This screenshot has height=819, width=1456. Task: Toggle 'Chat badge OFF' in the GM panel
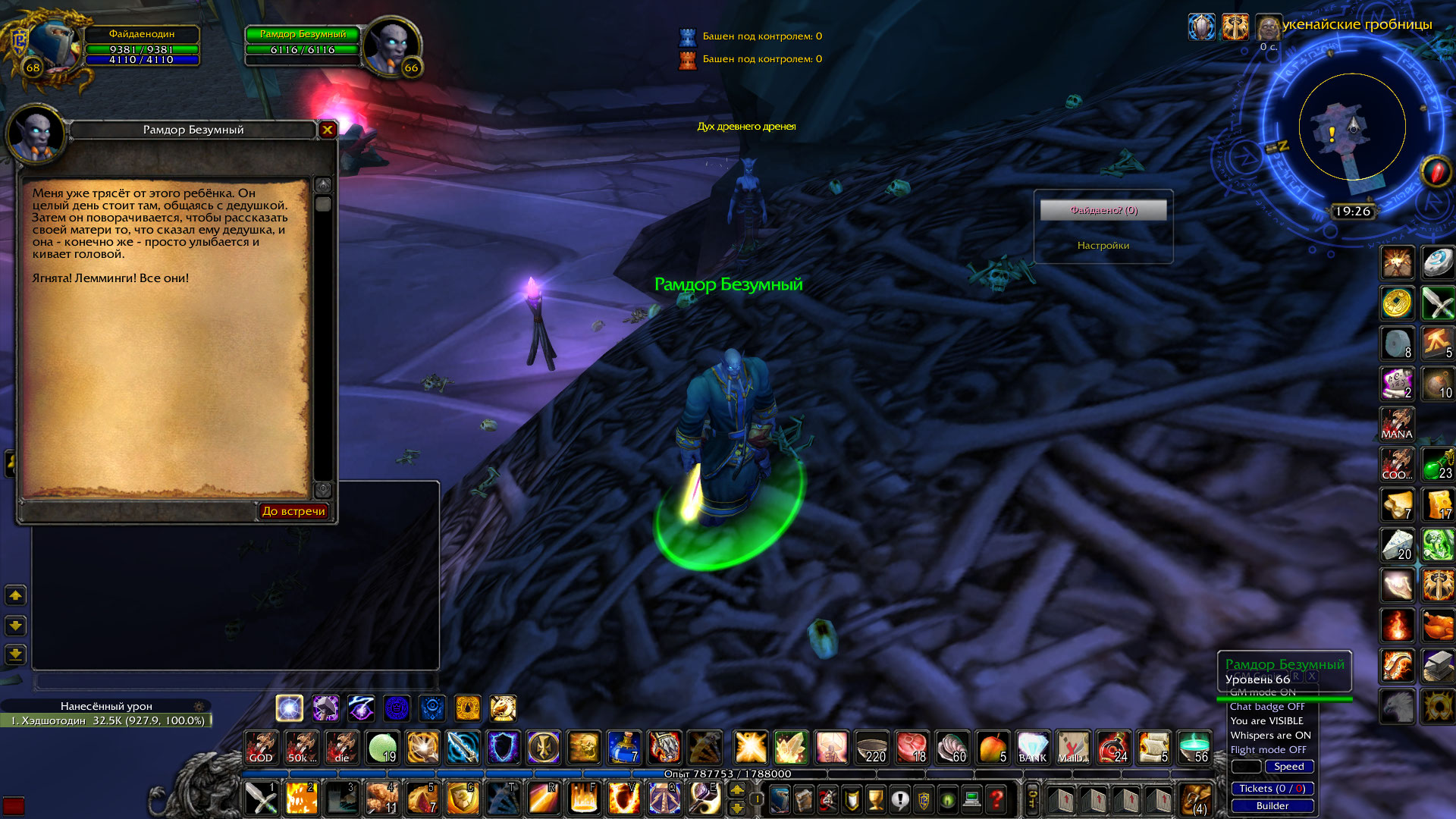[x=1267, y=707]
